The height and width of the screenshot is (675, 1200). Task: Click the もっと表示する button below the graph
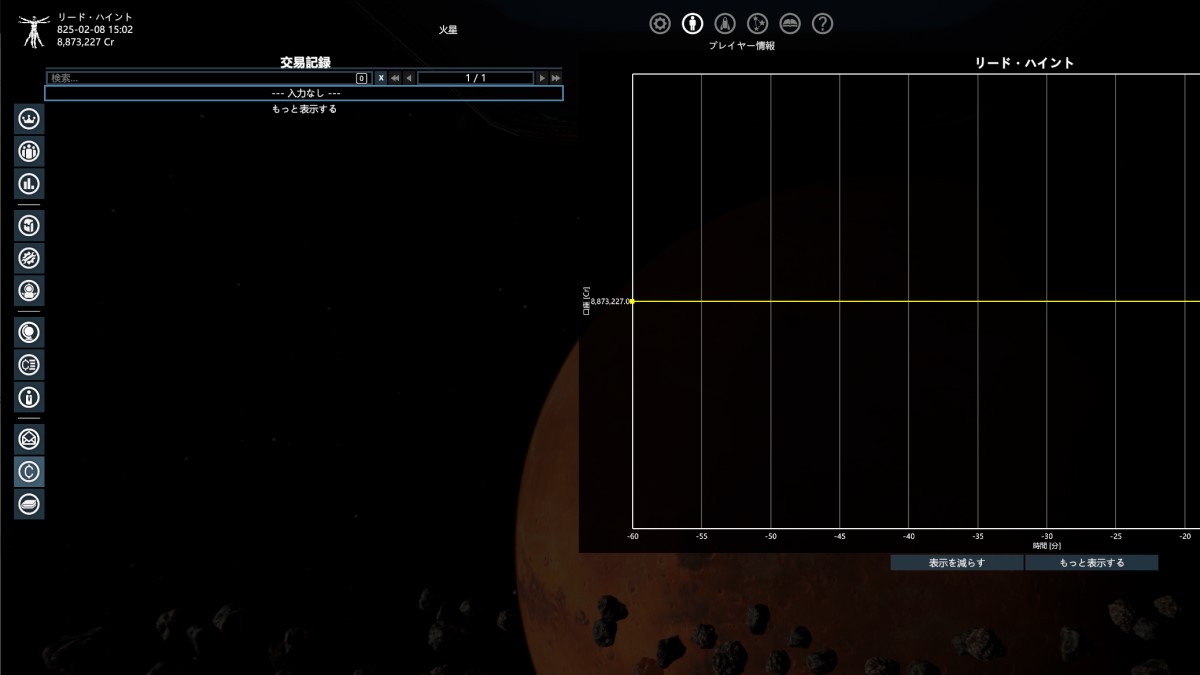1091,563
